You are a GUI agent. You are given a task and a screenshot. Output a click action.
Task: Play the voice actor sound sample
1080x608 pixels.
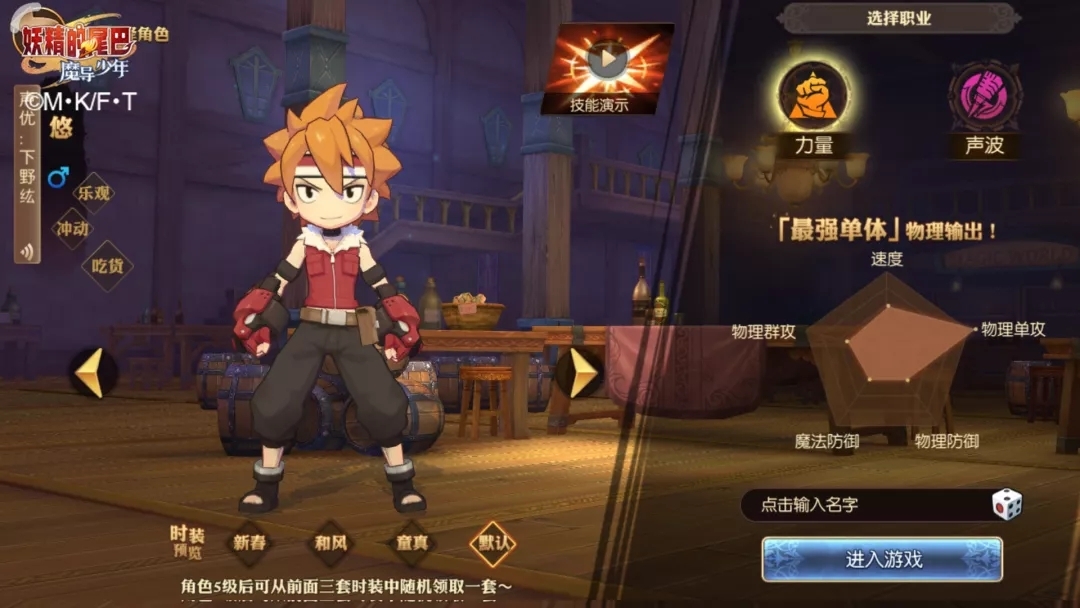27,250
